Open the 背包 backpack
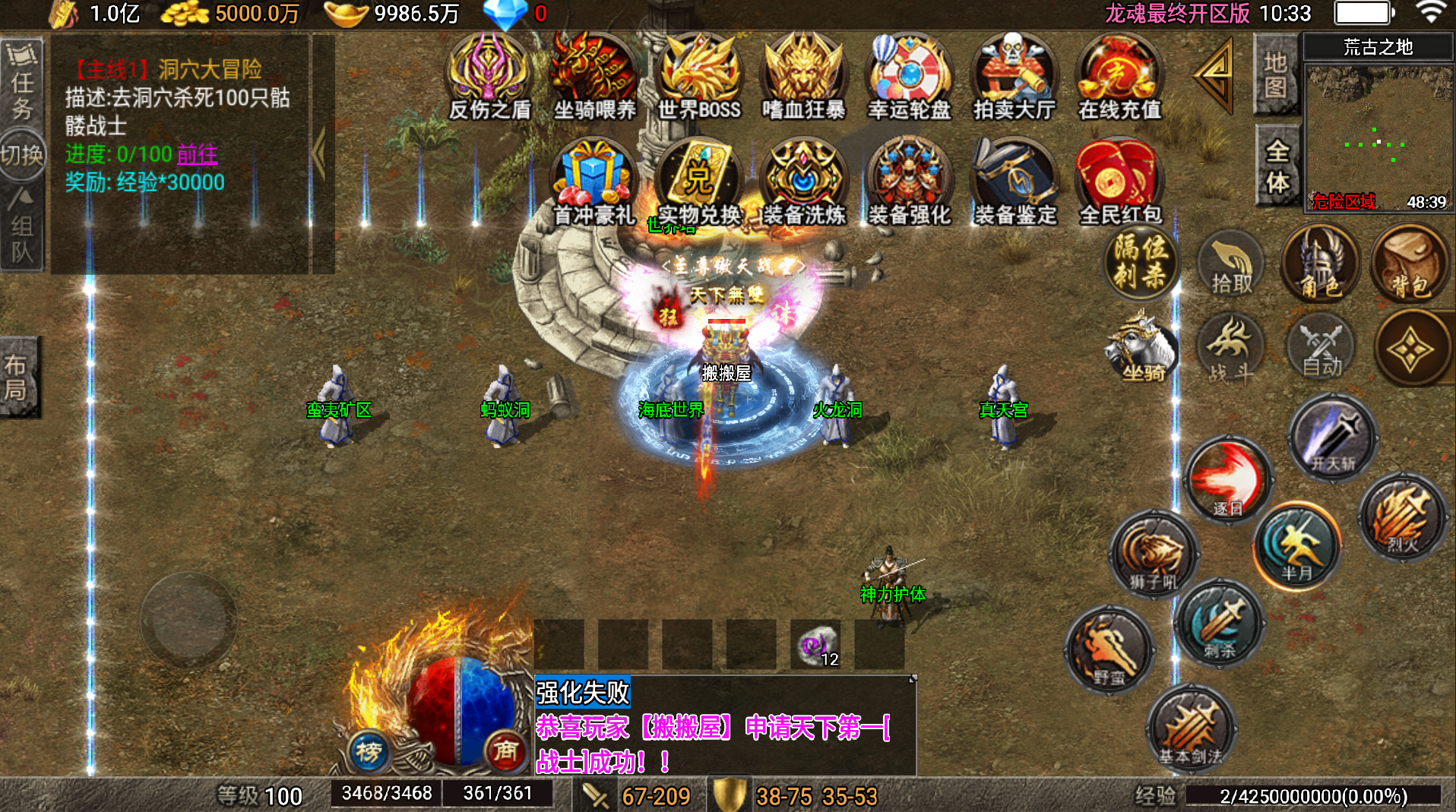This screenshot has width=1456, height=812. point(1410,265)
